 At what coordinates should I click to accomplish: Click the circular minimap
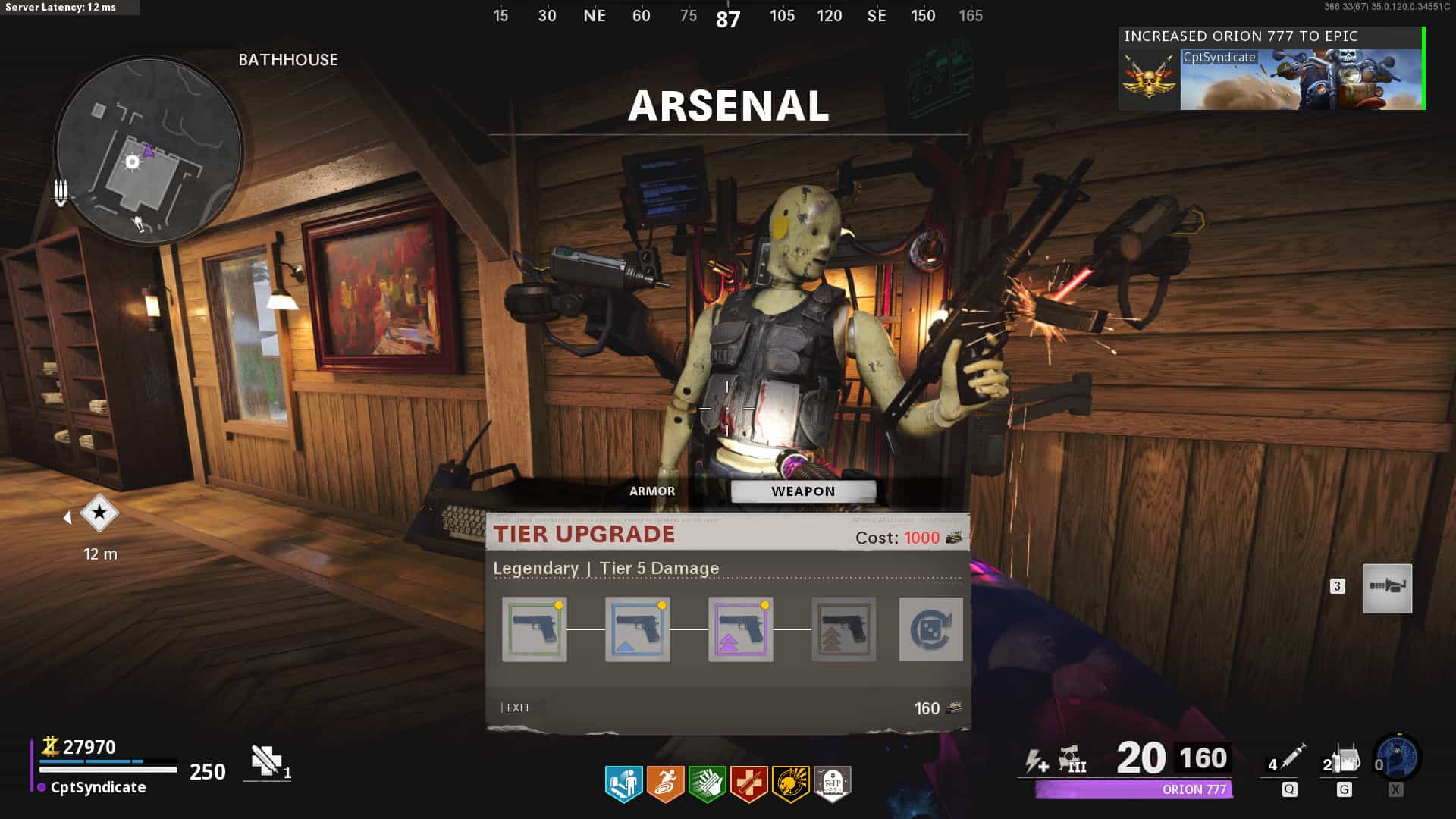pyautogui.click(x=149, y=150)
